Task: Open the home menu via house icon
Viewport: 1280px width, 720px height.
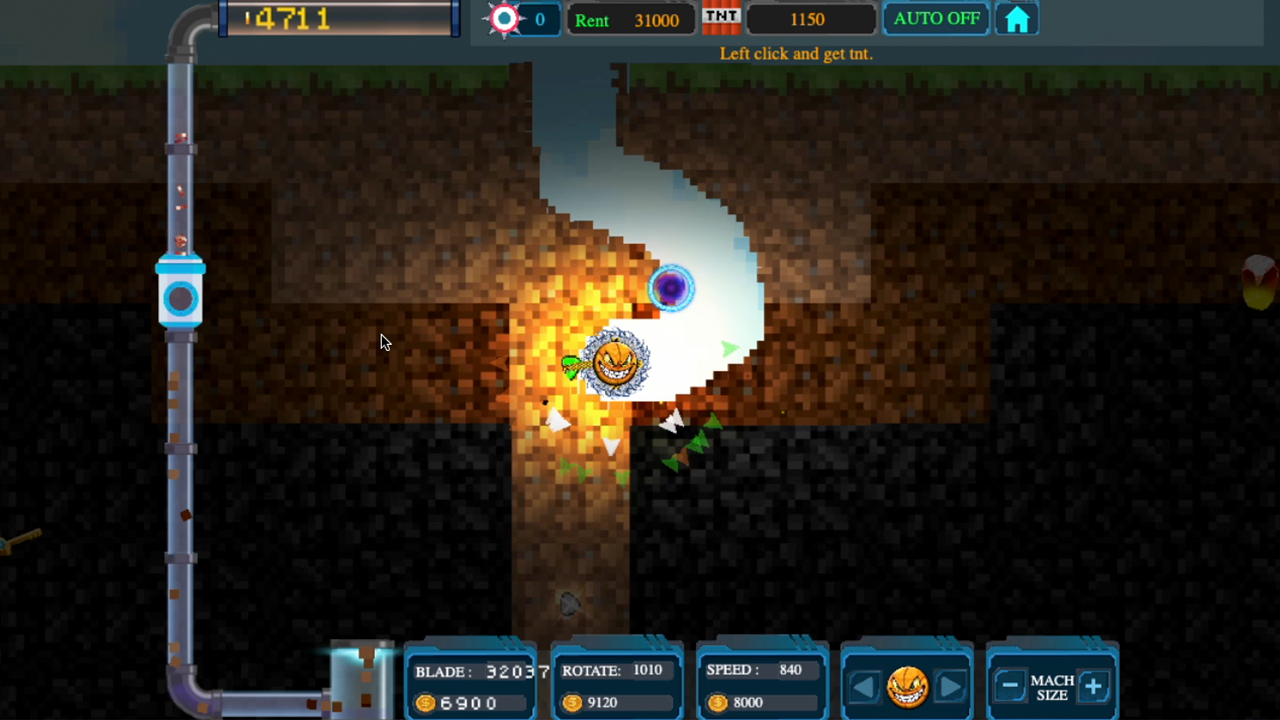Action: [1016, 18]
